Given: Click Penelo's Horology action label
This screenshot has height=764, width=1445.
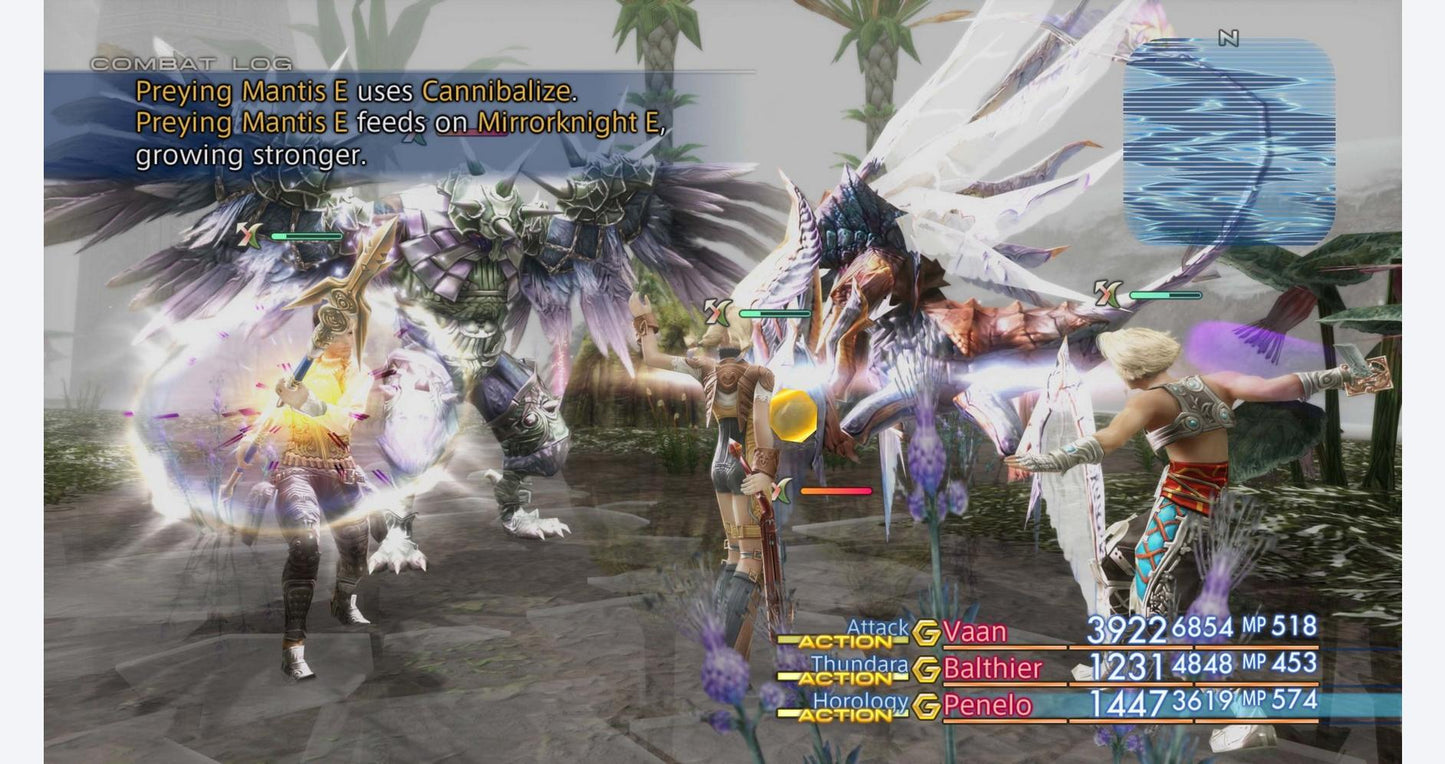Looking at the screenshot, I should (x=859, y=701).
